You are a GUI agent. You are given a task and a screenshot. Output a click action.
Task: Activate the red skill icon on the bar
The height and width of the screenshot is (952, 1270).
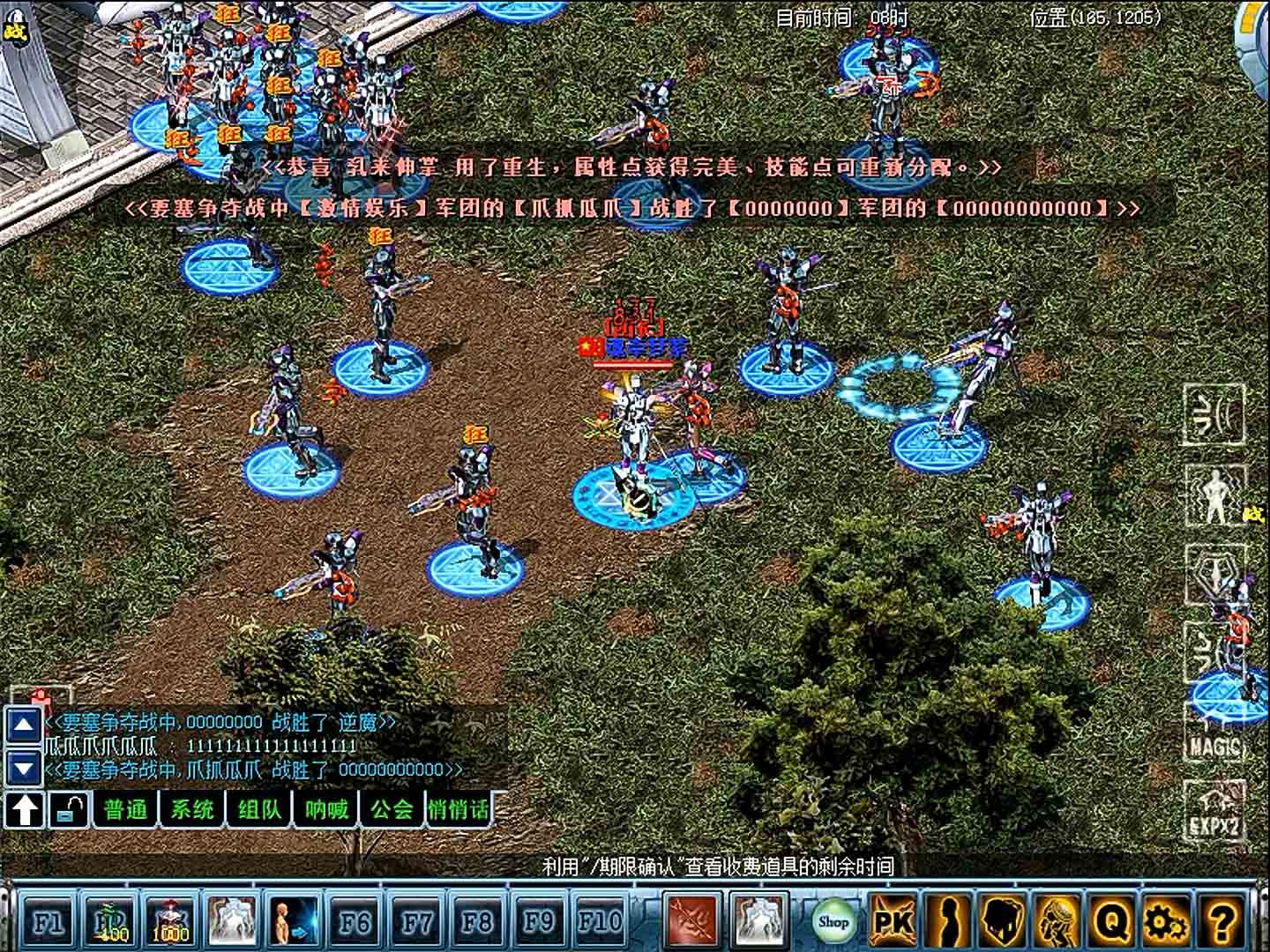pyautogui.click(x=691, y=920)
